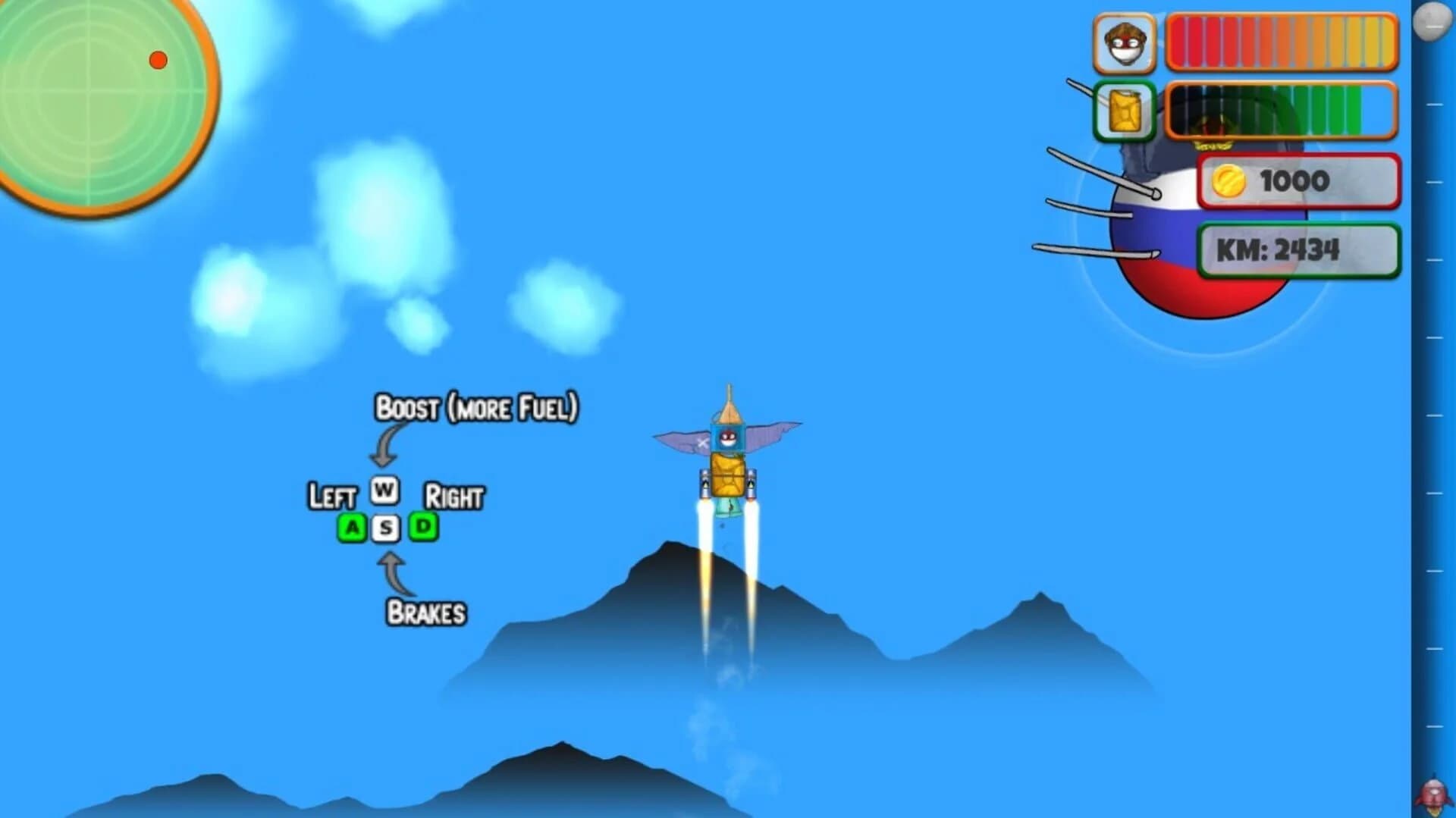1456x818 pixels.
Task: Click the red dot blip on the radar
Action: 158,58
